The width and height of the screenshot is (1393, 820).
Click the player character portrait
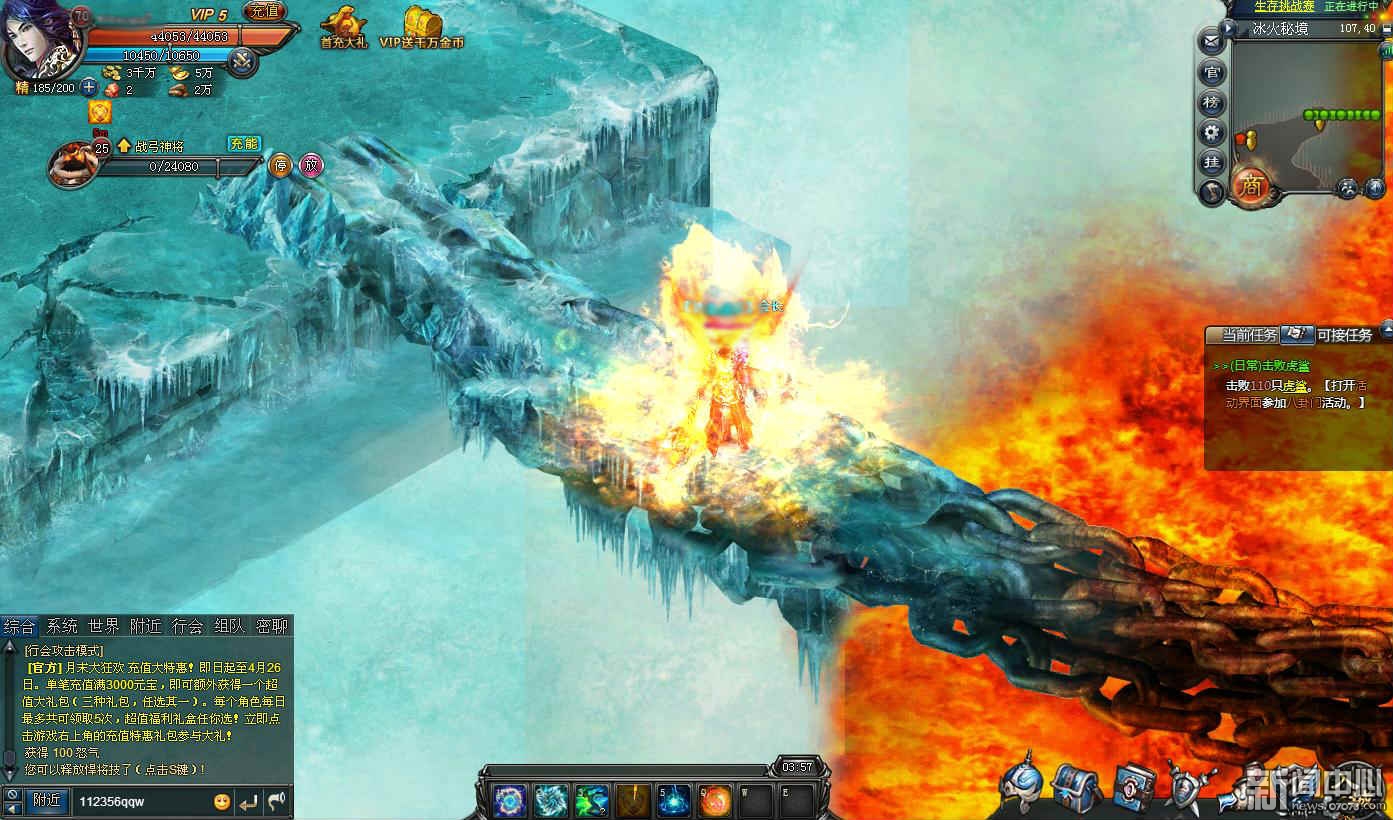pos(38,40)
